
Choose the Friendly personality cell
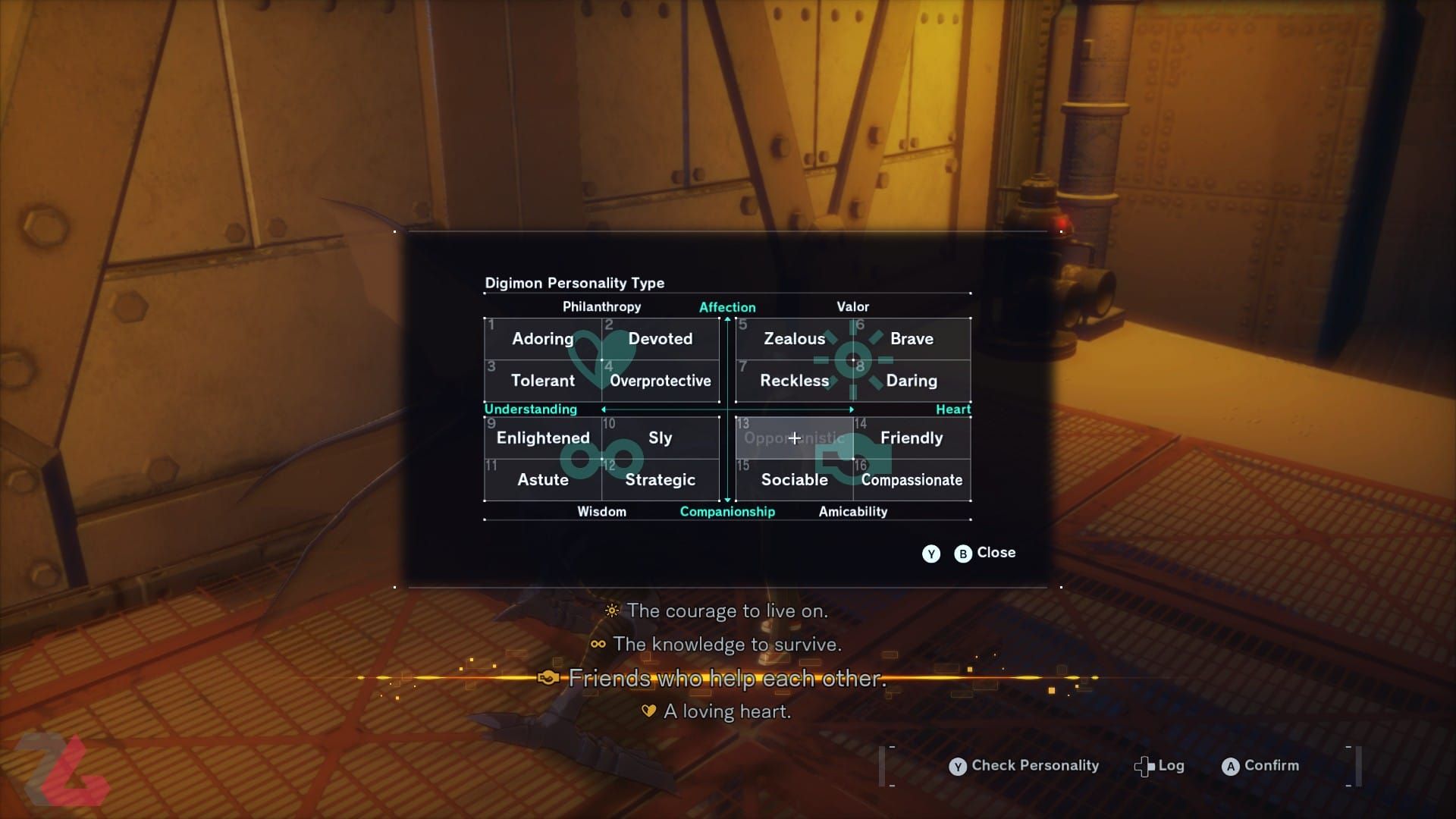click(x=912, y=438)
